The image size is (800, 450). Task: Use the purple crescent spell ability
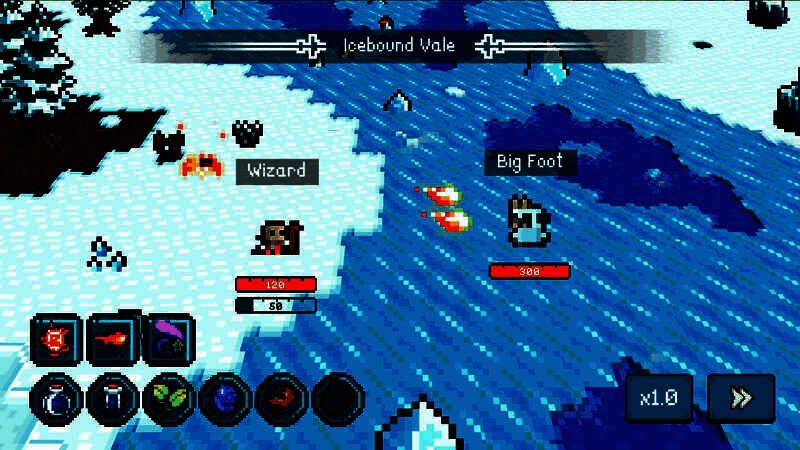tap(169, 341)
